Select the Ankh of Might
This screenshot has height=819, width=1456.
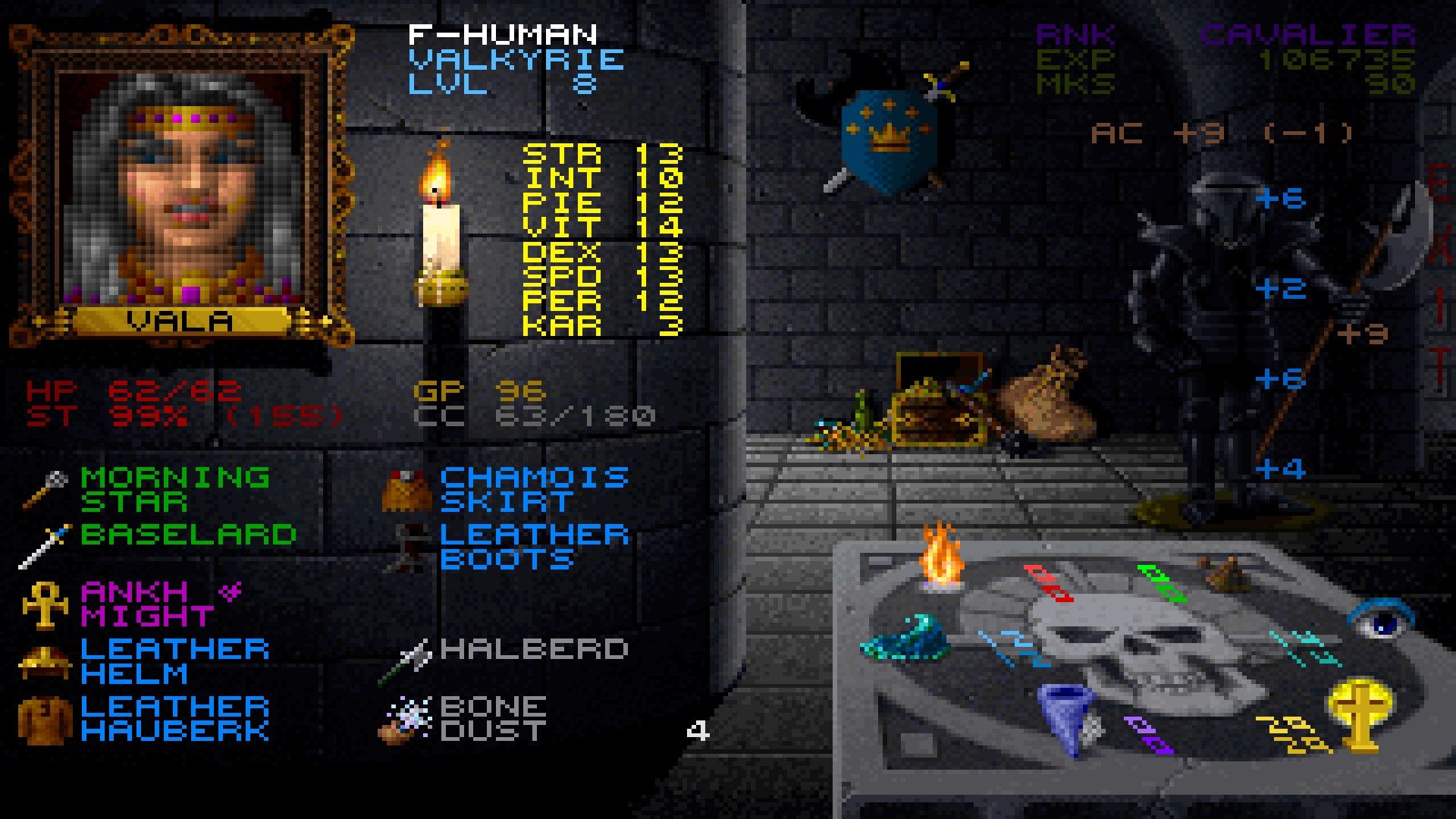pyautogui.click(x=148, y=604)
